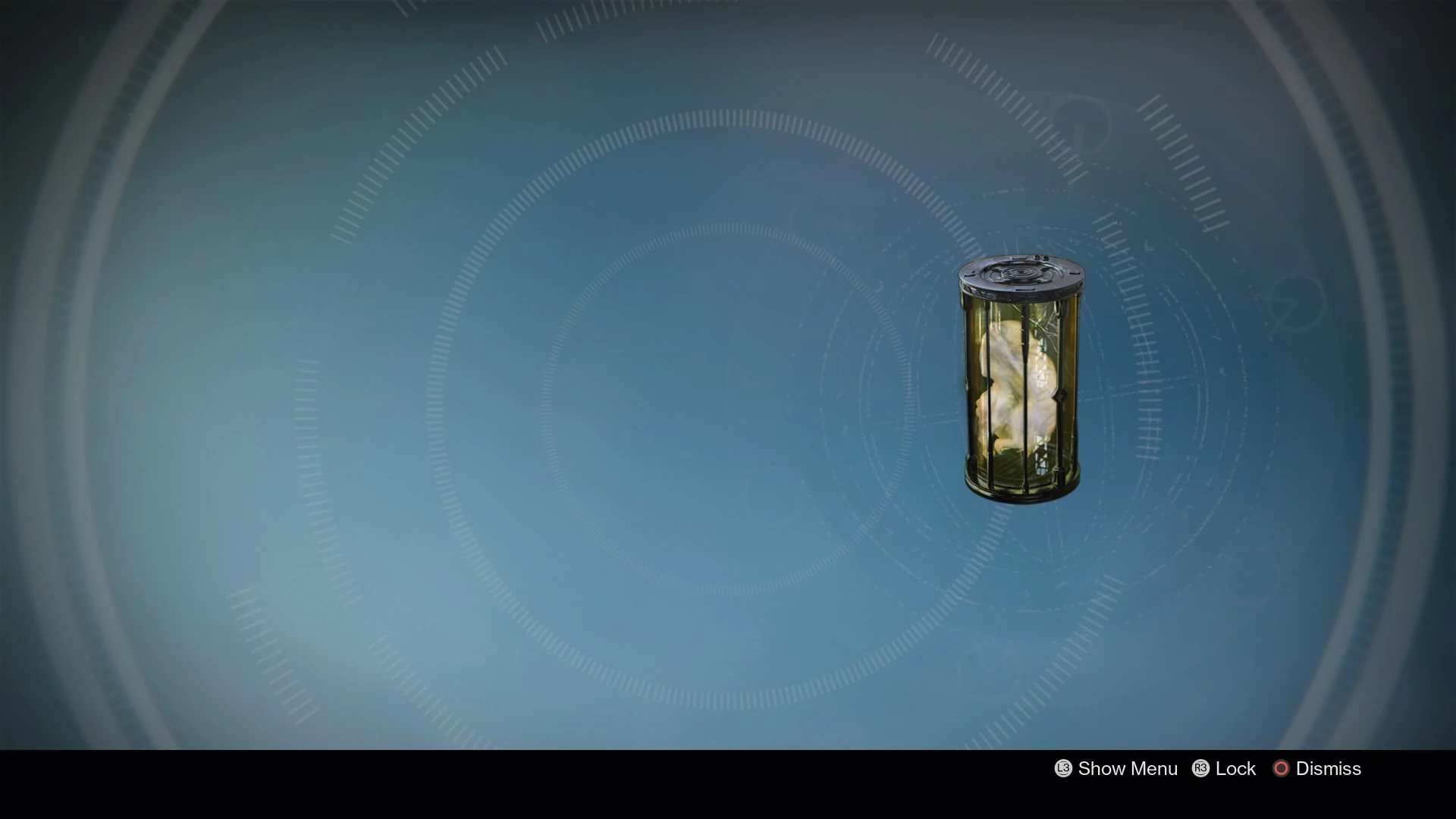Click the L3 button prompt icon

[1062, 769]
